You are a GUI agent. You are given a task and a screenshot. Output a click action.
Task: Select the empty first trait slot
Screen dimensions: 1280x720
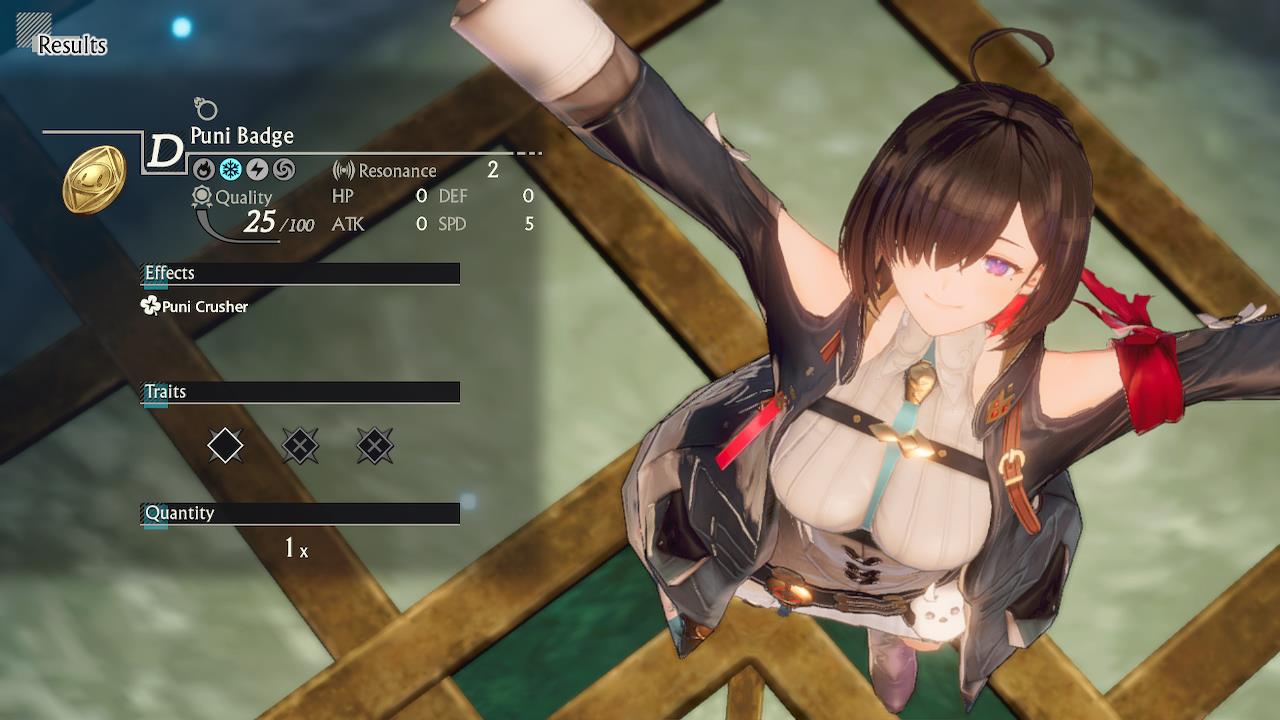pos(224,446)
